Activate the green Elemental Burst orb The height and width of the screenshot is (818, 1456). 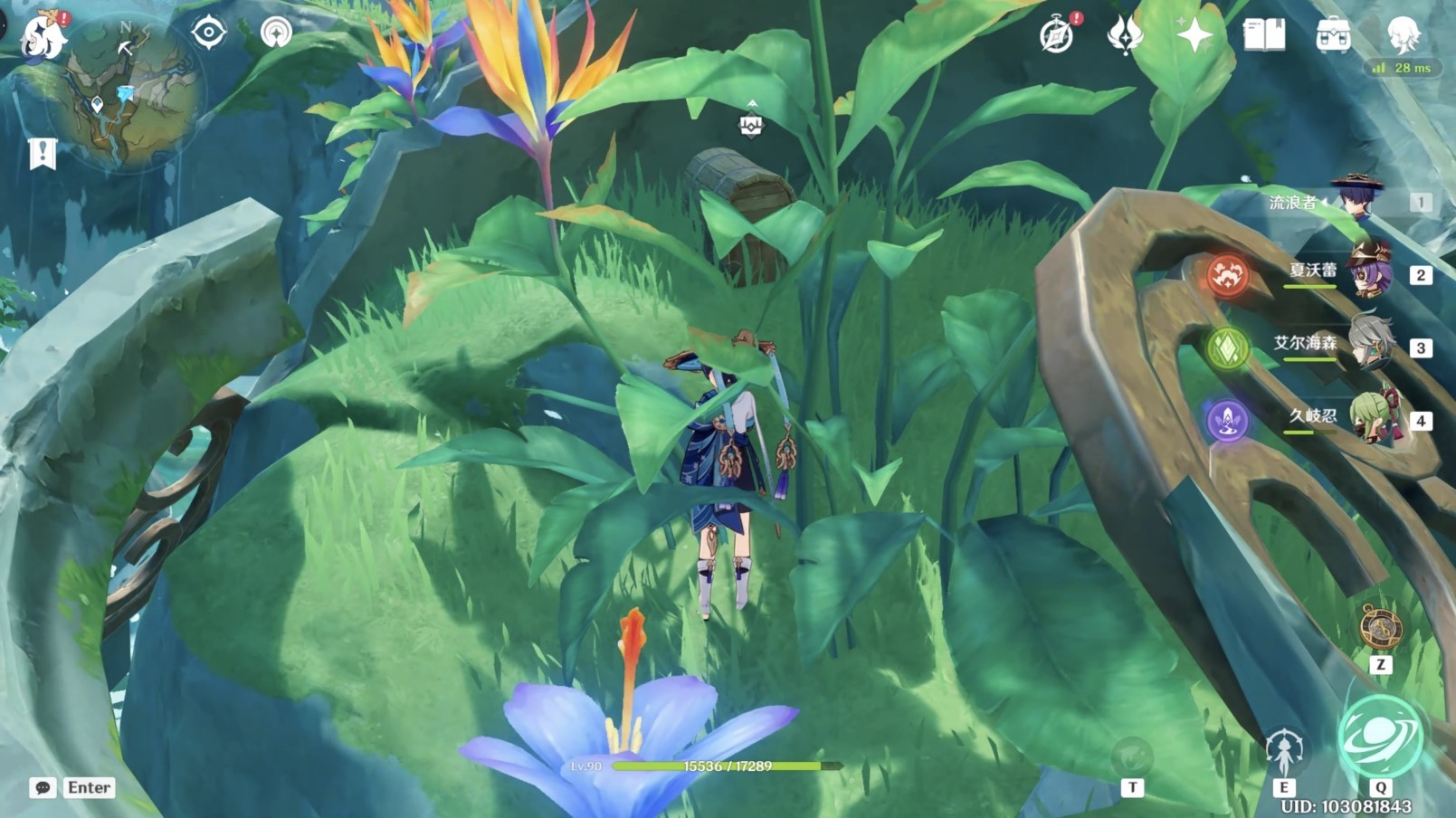click(x=1380, y=737)
